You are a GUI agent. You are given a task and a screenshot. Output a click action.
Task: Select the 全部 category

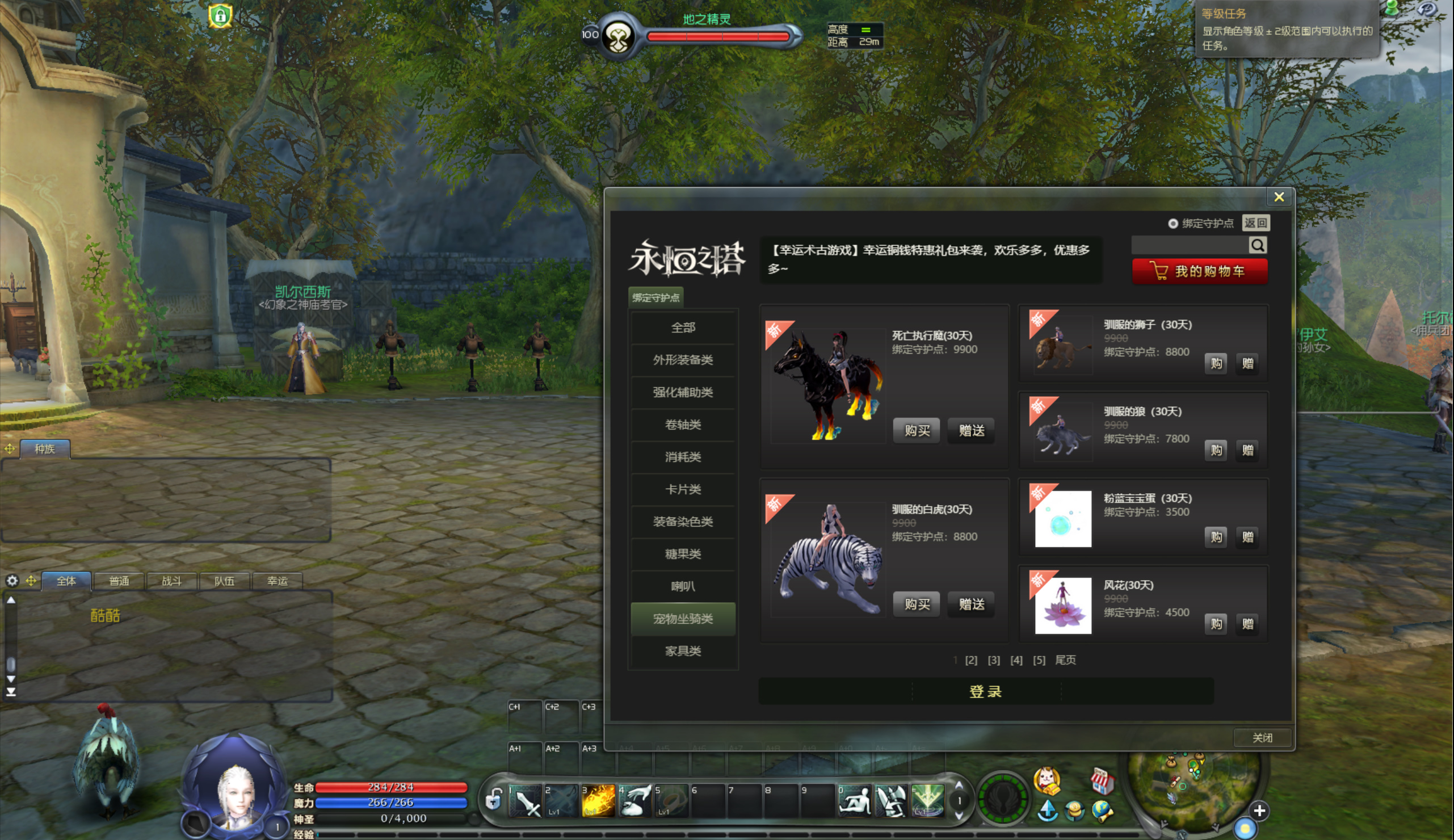point(683,327)
